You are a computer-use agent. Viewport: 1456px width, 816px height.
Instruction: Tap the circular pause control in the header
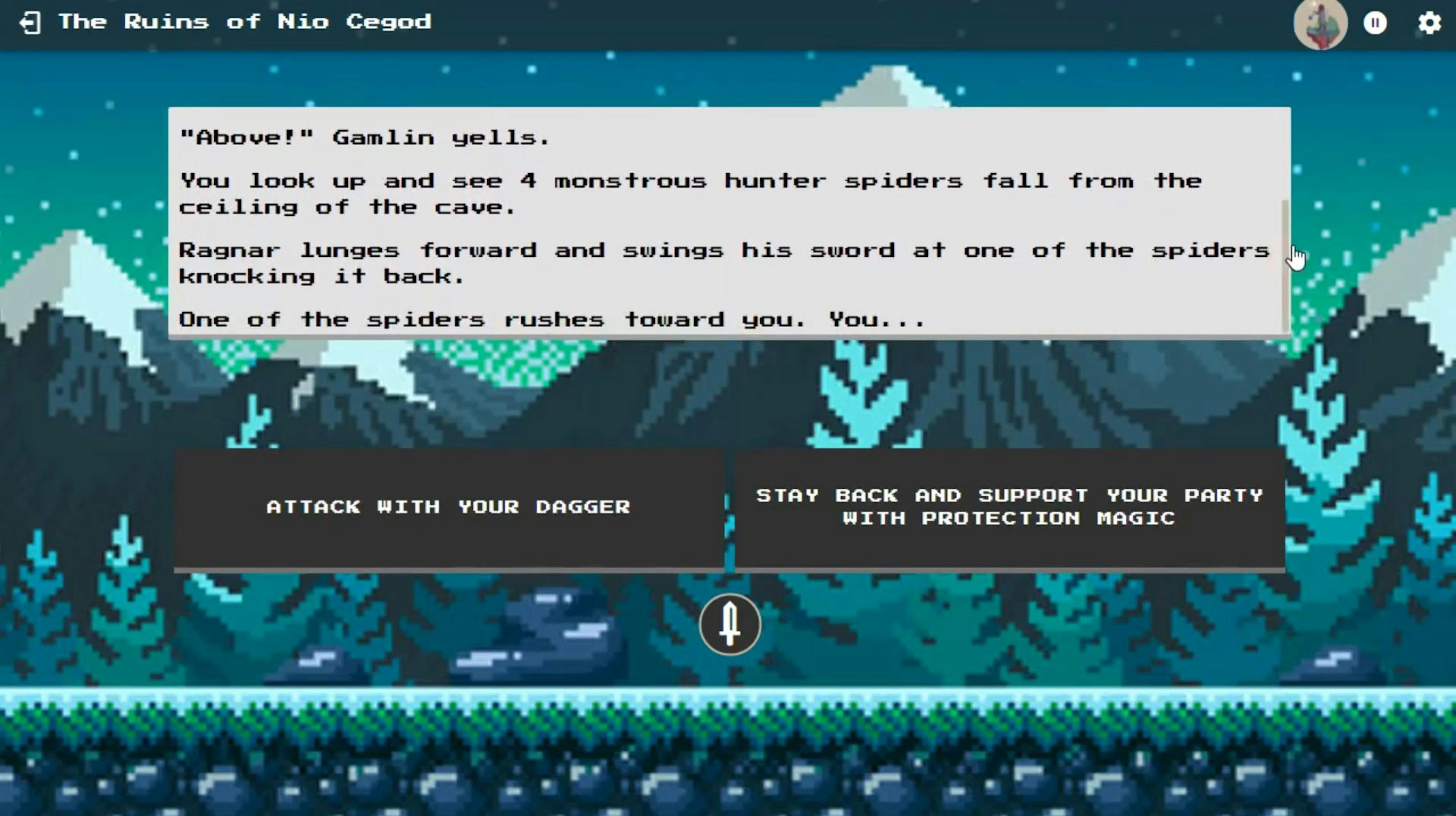point(1376,23)
